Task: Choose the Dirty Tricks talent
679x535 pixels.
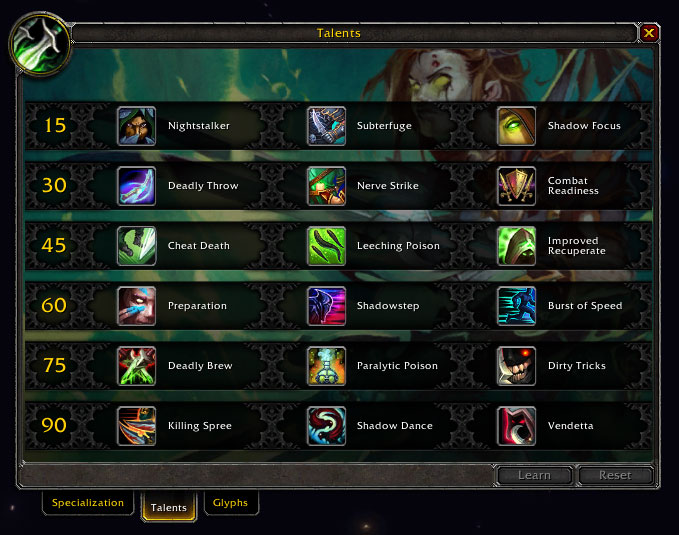Action: 516,366
